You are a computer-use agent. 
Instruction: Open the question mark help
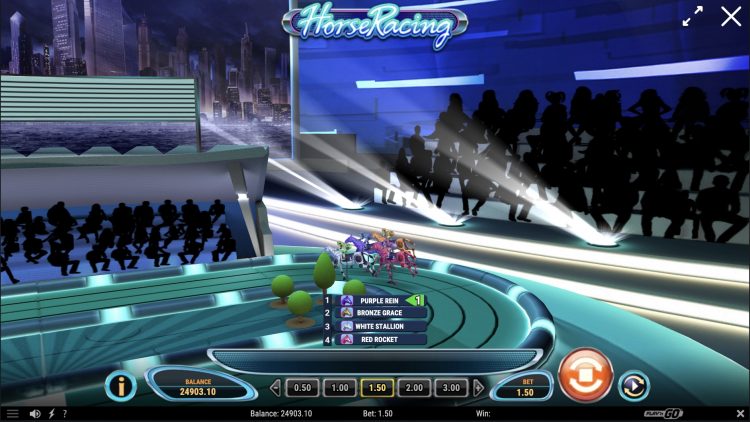click(65, 414)
